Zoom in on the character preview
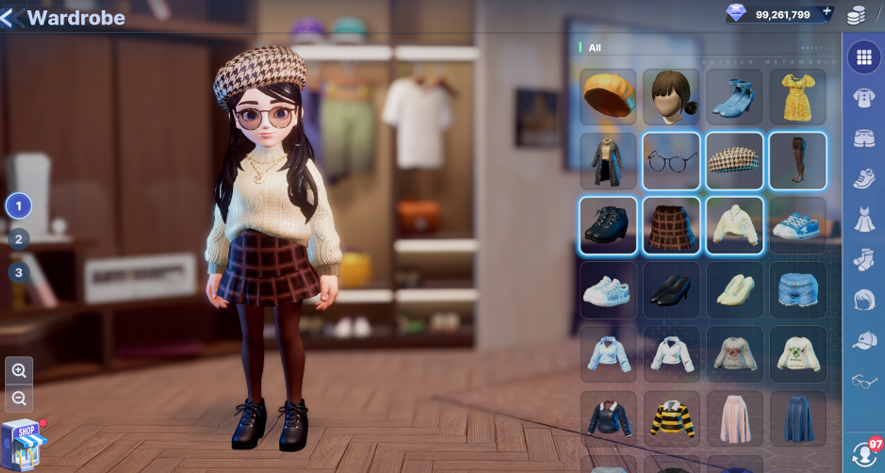The width and height of the screenshot is (885, 473). coord(19,371)
